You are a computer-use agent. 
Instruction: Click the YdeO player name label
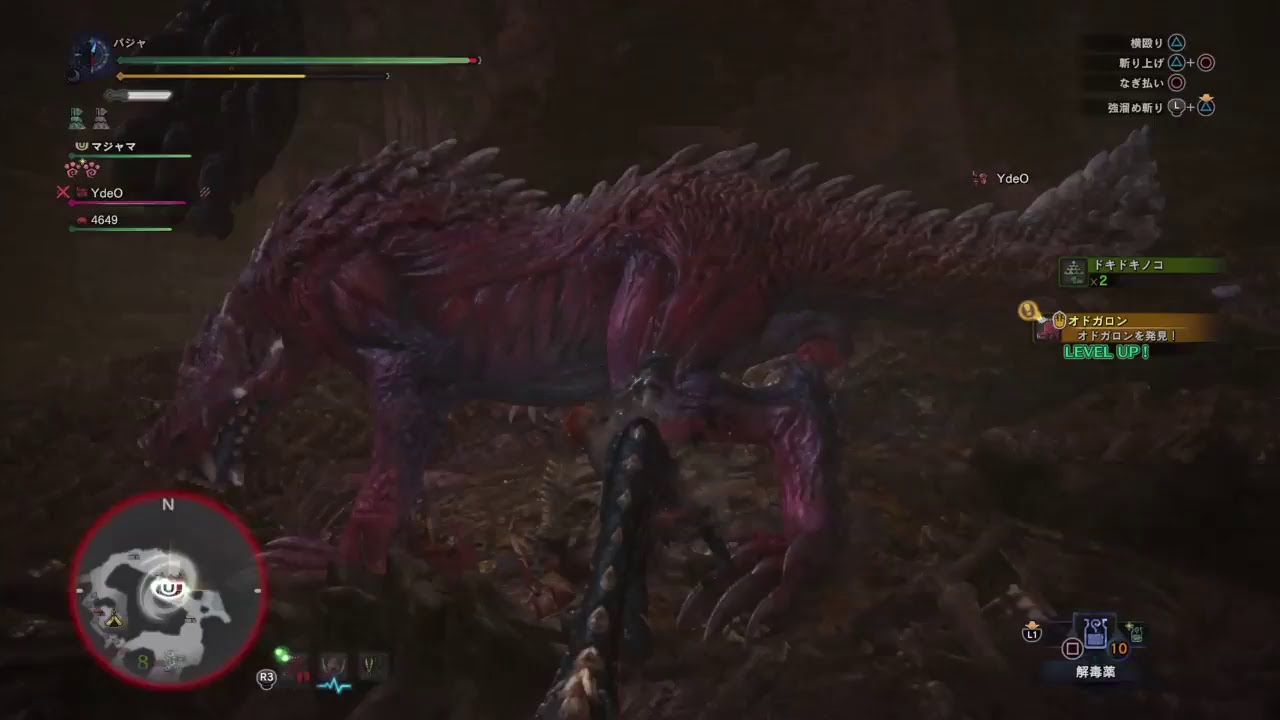pos(108,192)
